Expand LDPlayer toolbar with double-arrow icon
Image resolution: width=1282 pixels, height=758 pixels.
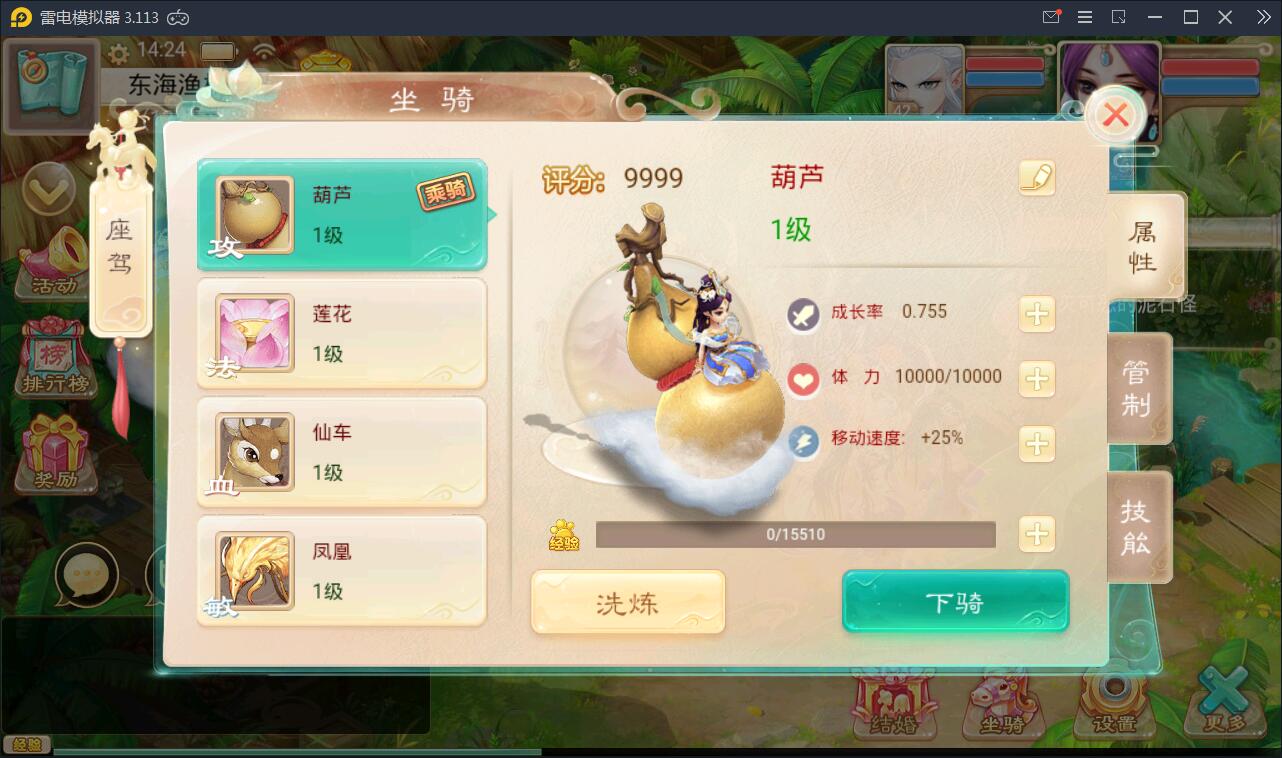click(x=1262, y=16)
